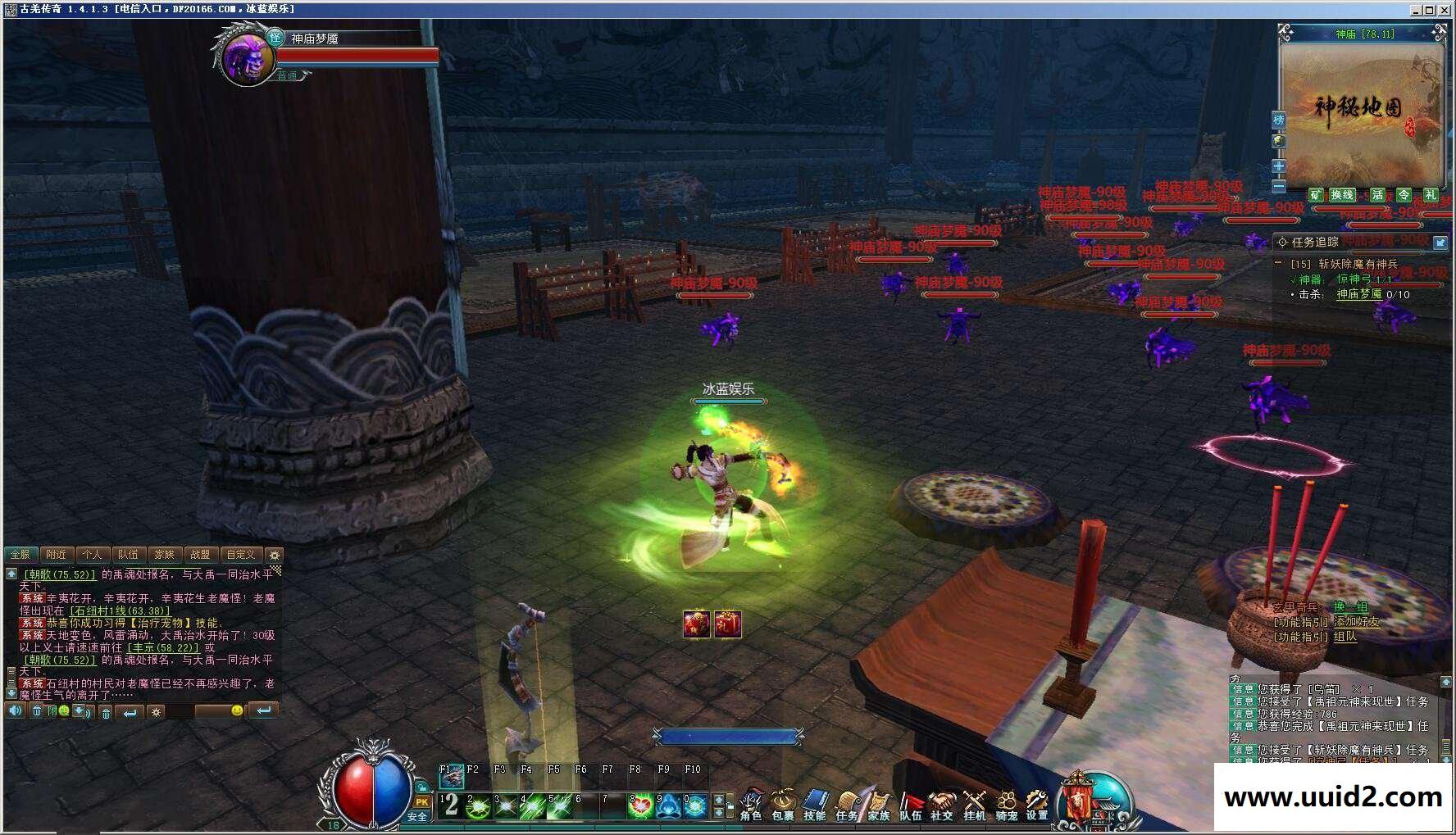1456x835 pixels.
Task: Close the game window
Action: [1446, 10]
